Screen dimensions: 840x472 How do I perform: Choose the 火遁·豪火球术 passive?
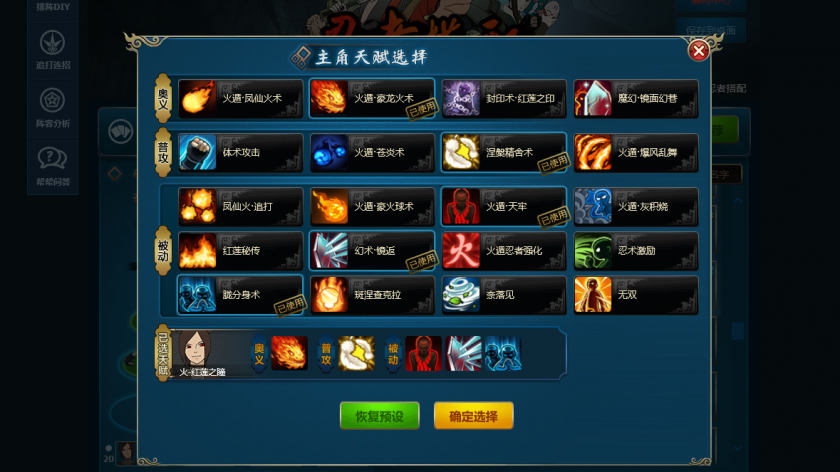[372, 207]
